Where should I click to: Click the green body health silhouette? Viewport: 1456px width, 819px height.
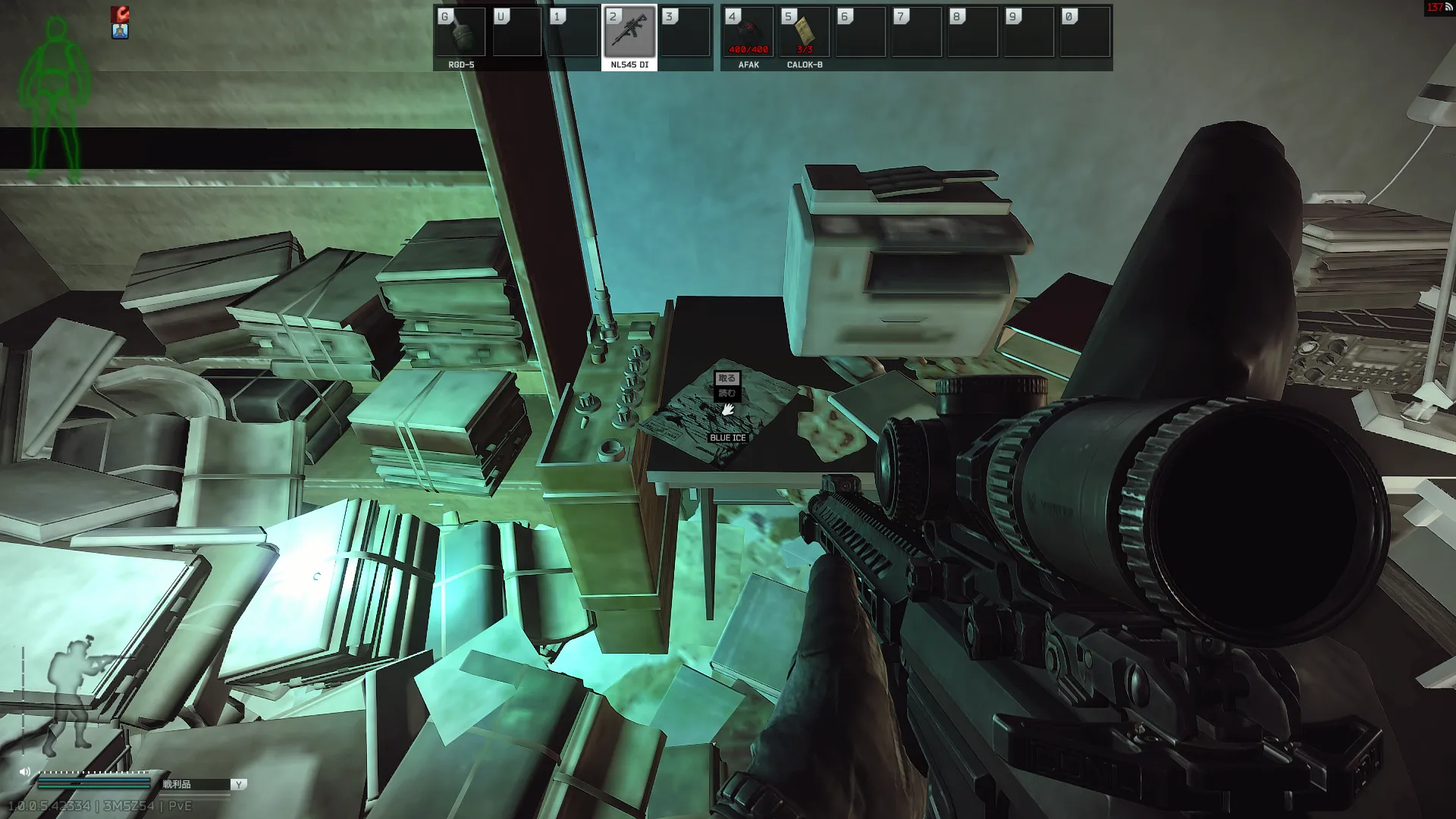click(x=55, y=99)
